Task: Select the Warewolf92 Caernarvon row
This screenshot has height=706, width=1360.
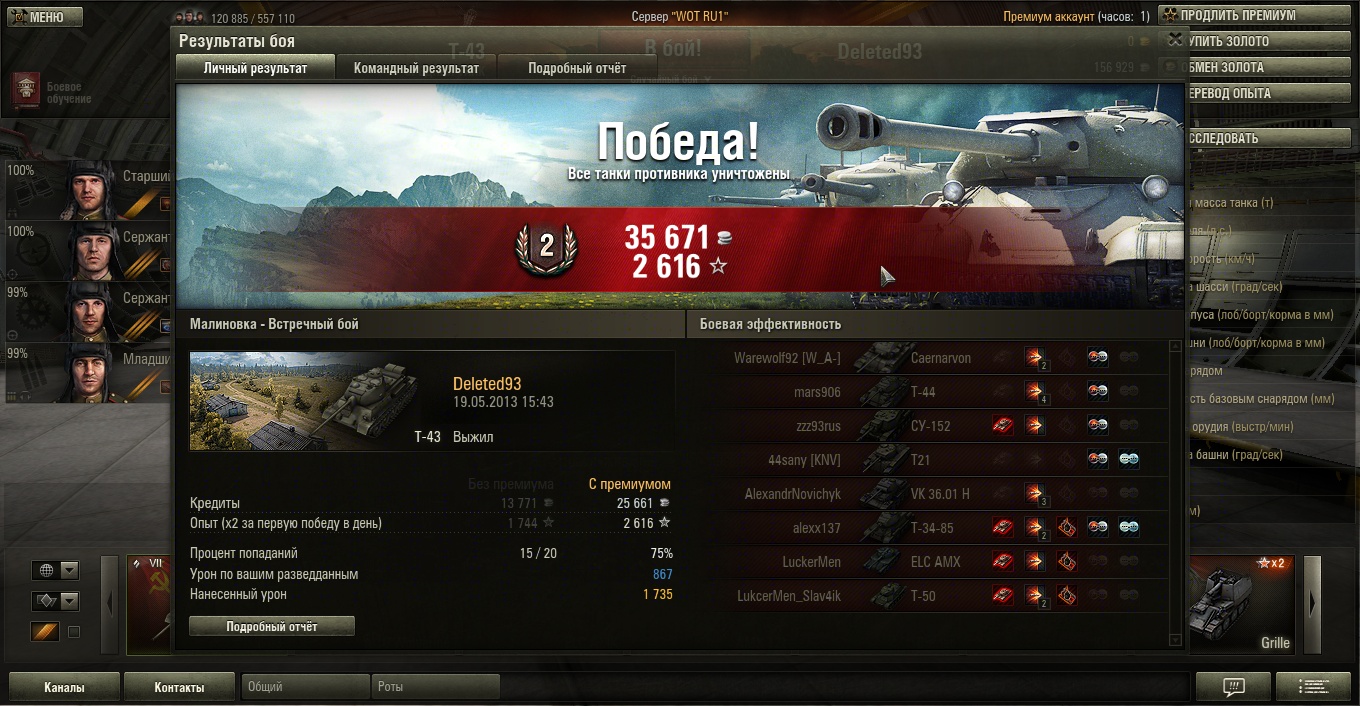Action: pos(940,358)
